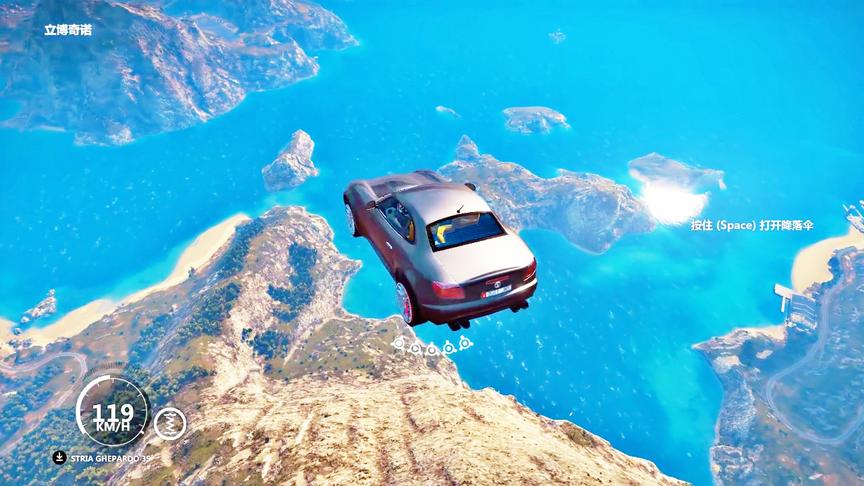Activate the spring turbo jump icon
864x486 pixels.
(170, 422)
